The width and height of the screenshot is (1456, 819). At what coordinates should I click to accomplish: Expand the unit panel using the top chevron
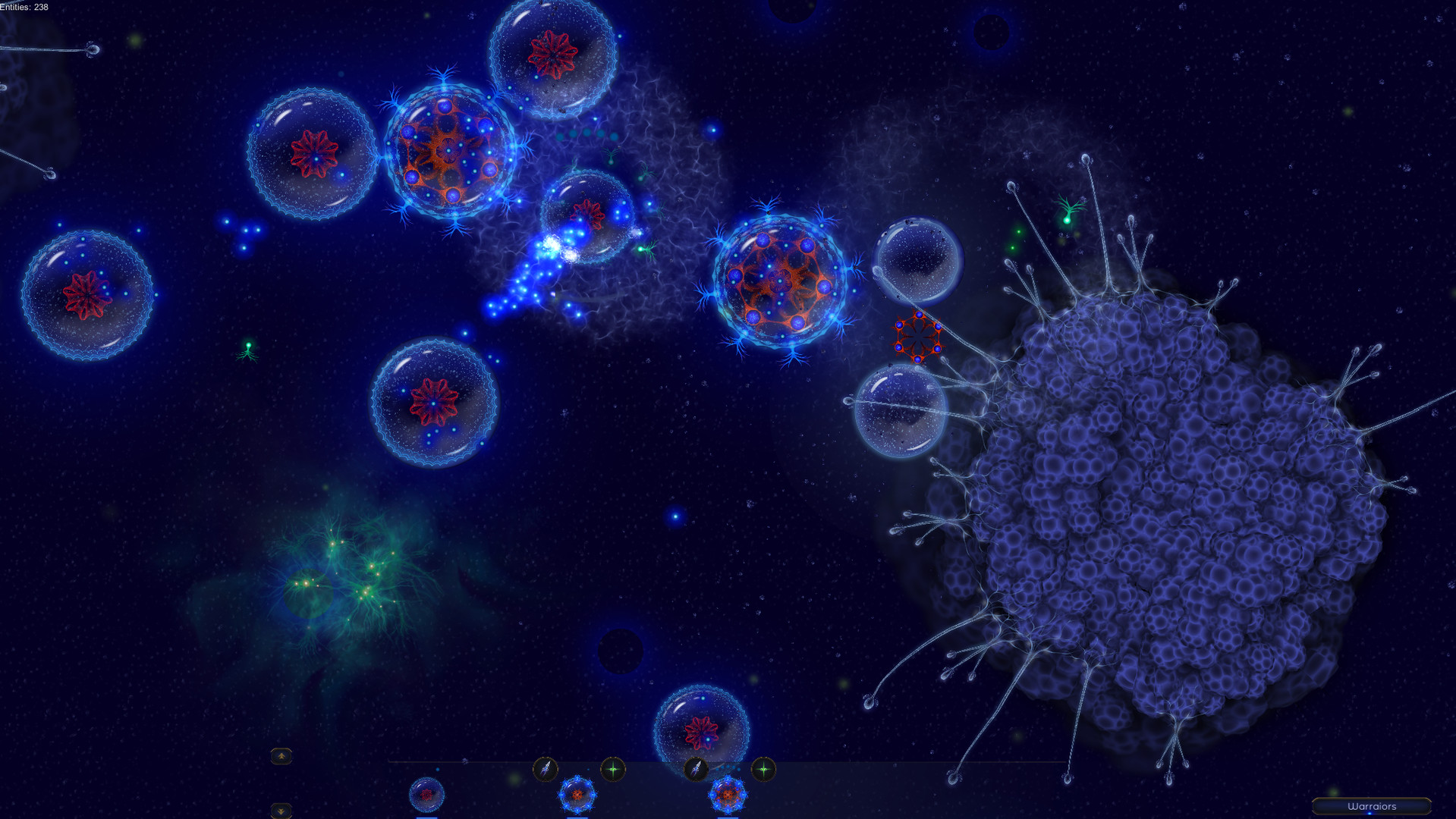pyautogui.click(x=281, y=756)
